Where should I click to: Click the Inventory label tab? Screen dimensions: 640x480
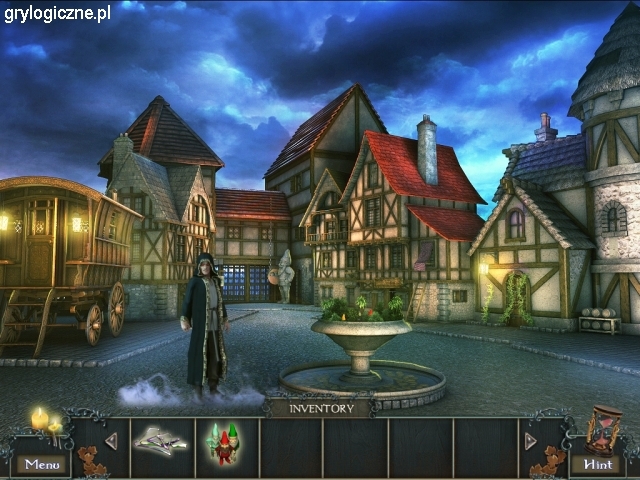(321, 408)
